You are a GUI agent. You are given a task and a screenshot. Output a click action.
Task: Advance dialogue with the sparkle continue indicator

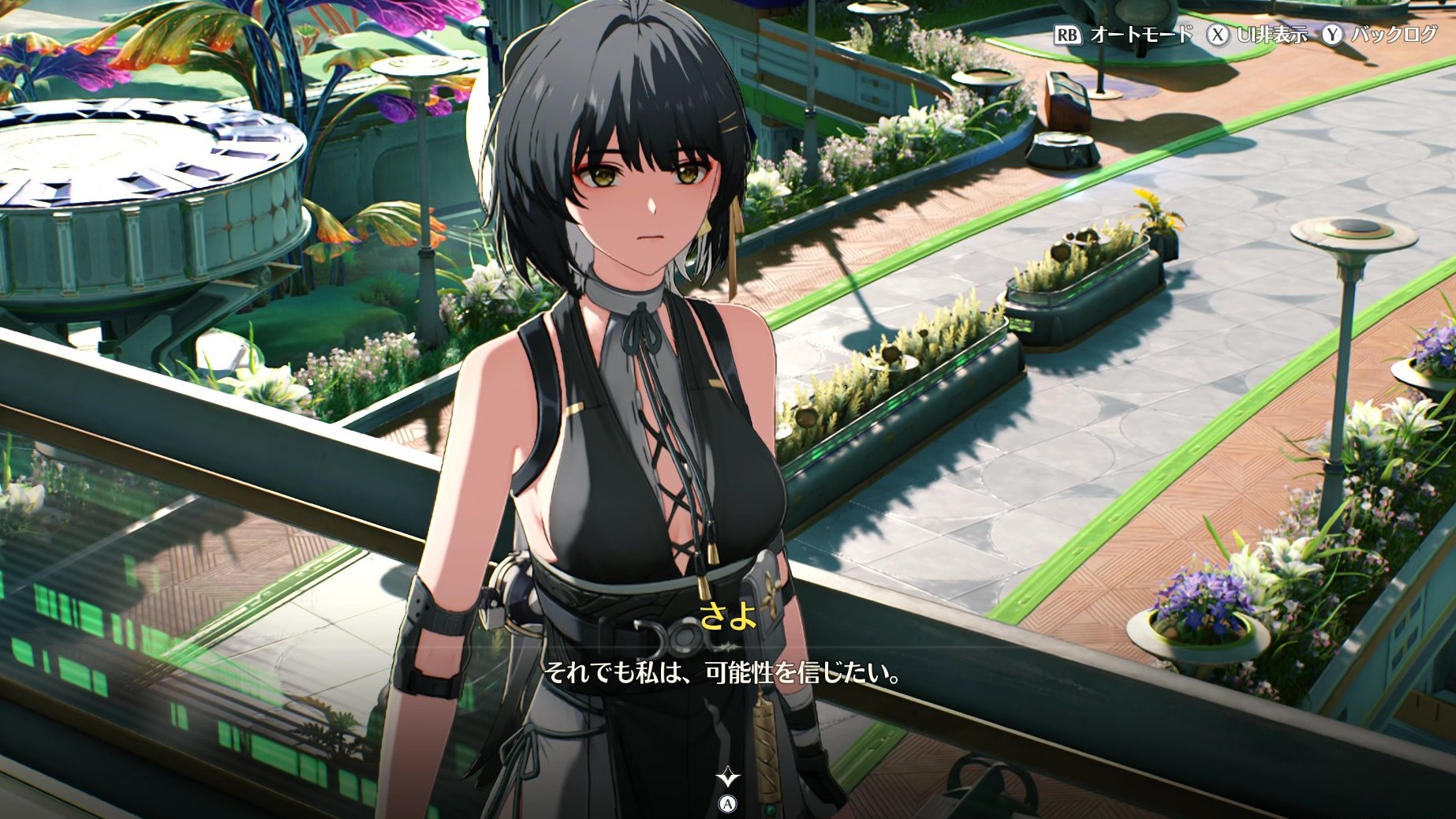[727, 779]
